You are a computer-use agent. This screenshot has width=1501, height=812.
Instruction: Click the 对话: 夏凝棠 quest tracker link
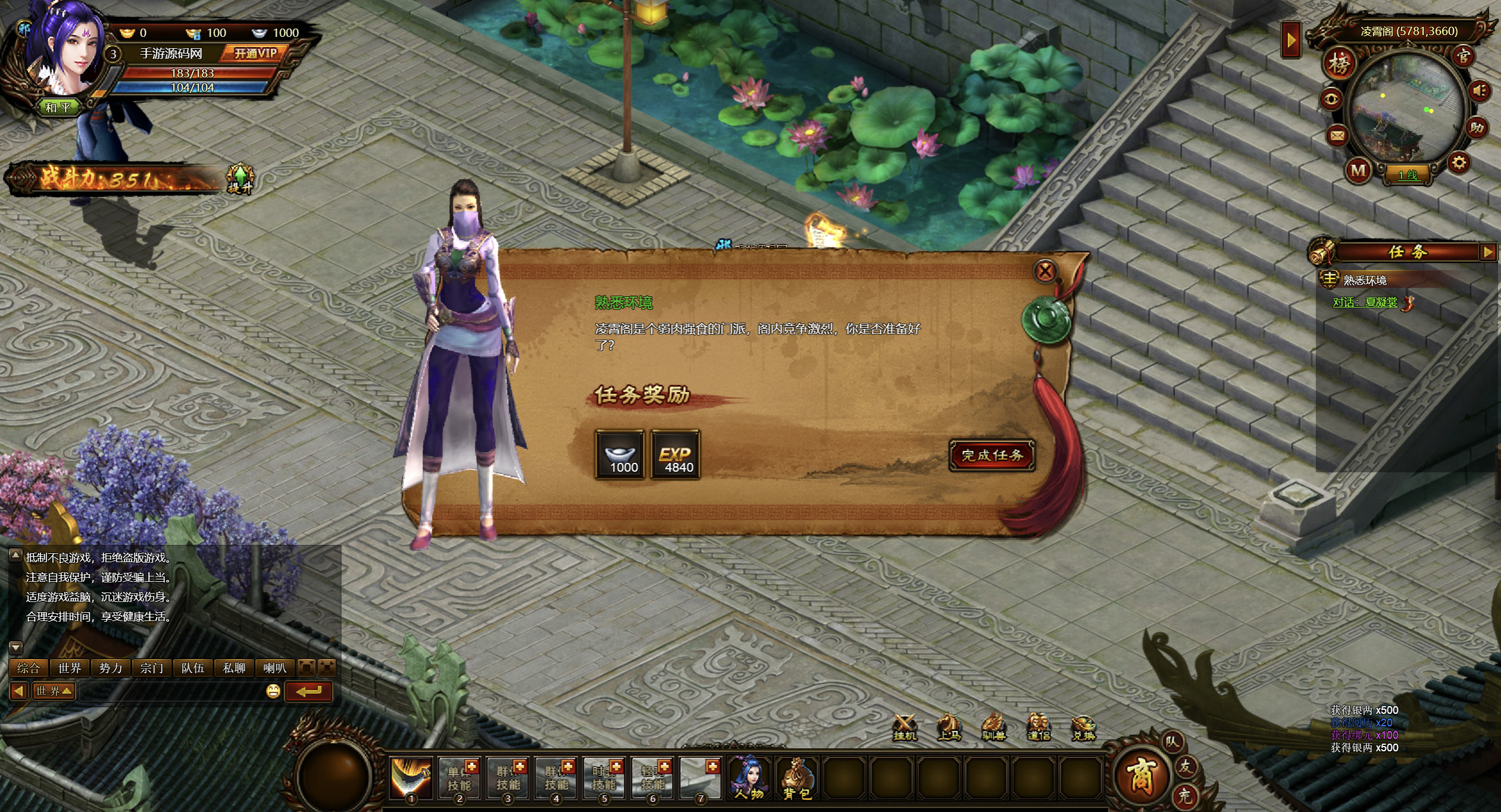(1365, 302)
